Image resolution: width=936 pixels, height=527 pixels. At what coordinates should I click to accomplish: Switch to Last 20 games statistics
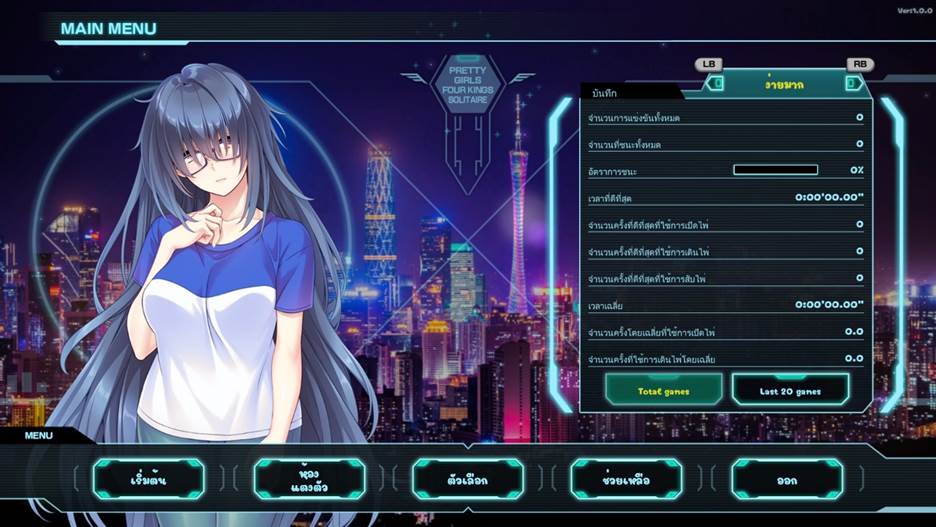click(790, 390)
